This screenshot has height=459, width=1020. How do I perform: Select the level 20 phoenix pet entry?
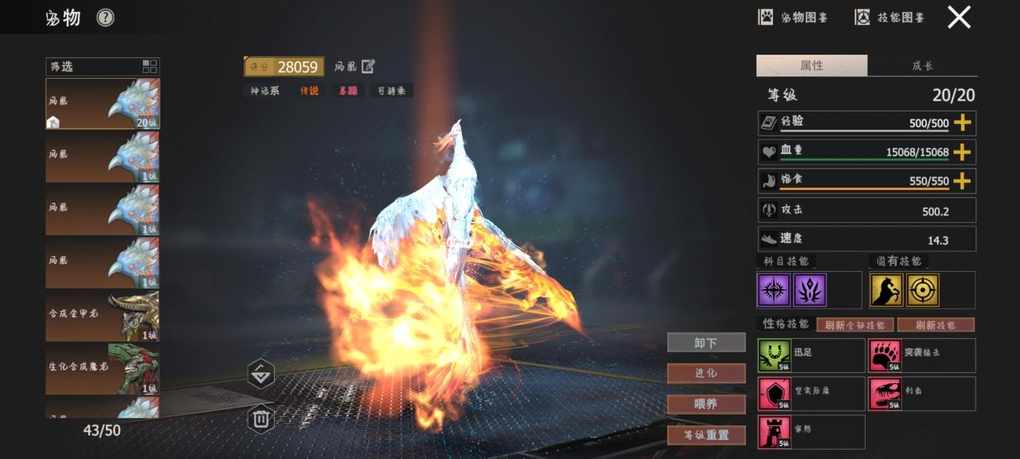point(102,104)
